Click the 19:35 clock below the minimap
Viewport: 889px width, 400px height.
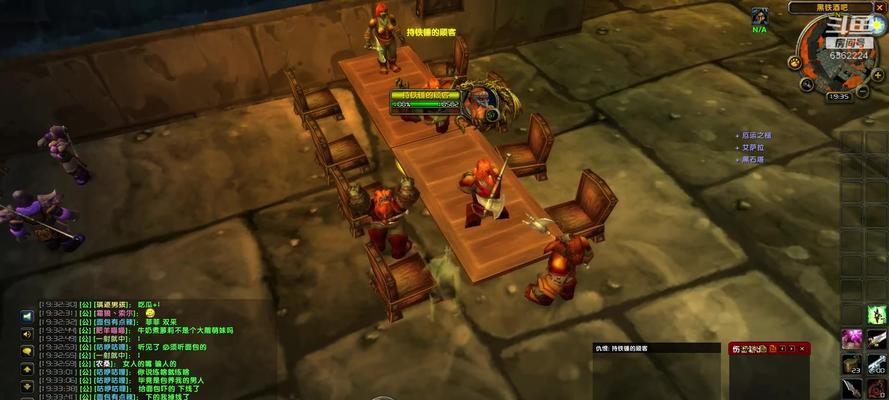(839, 96)
